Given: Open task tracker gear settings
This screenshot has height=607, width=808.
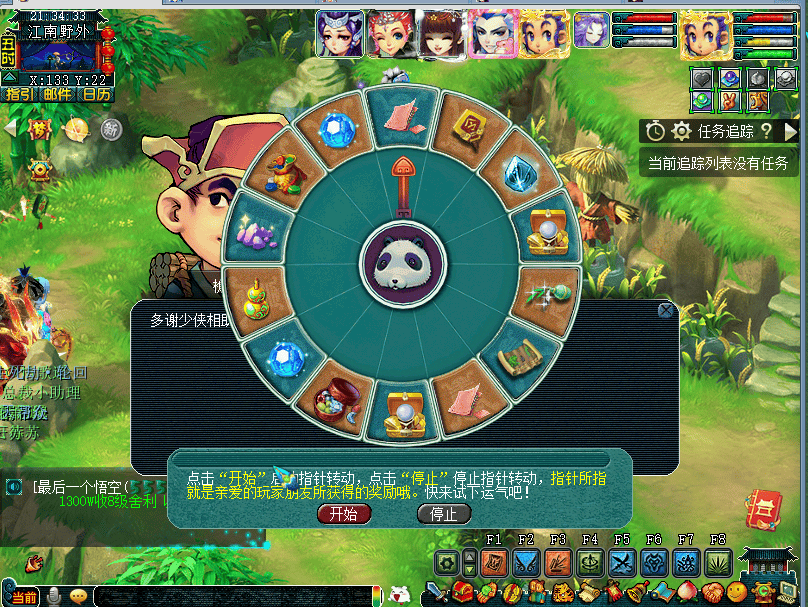Looking at the screenshot, I should point(682,131).
